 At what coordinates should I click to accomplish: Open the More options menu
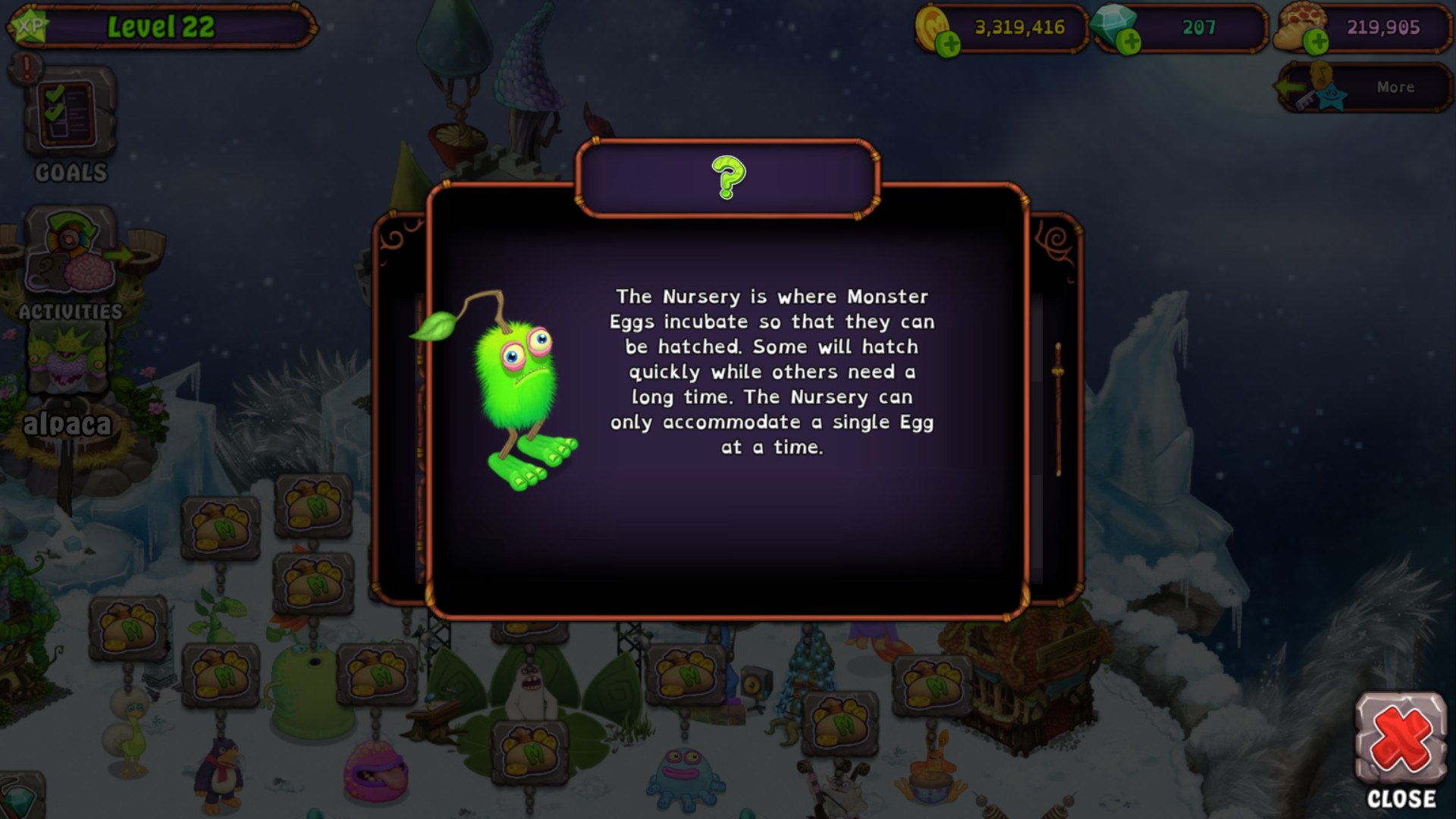coord(1395,86)
